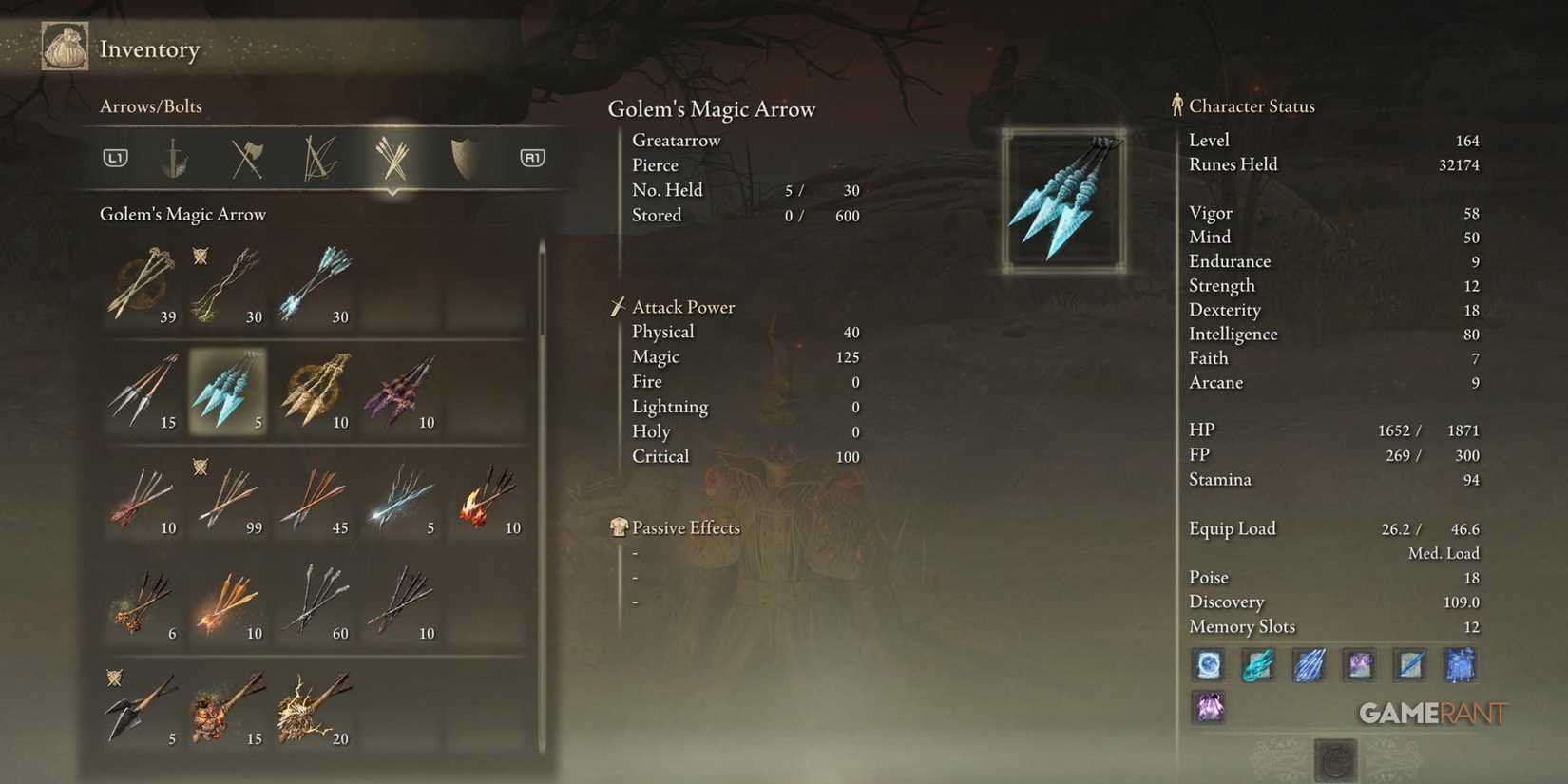Select the purple spell icon in Memory Slots
The width and height of the screenshot is (1568, 784).
click(1208, 708)
